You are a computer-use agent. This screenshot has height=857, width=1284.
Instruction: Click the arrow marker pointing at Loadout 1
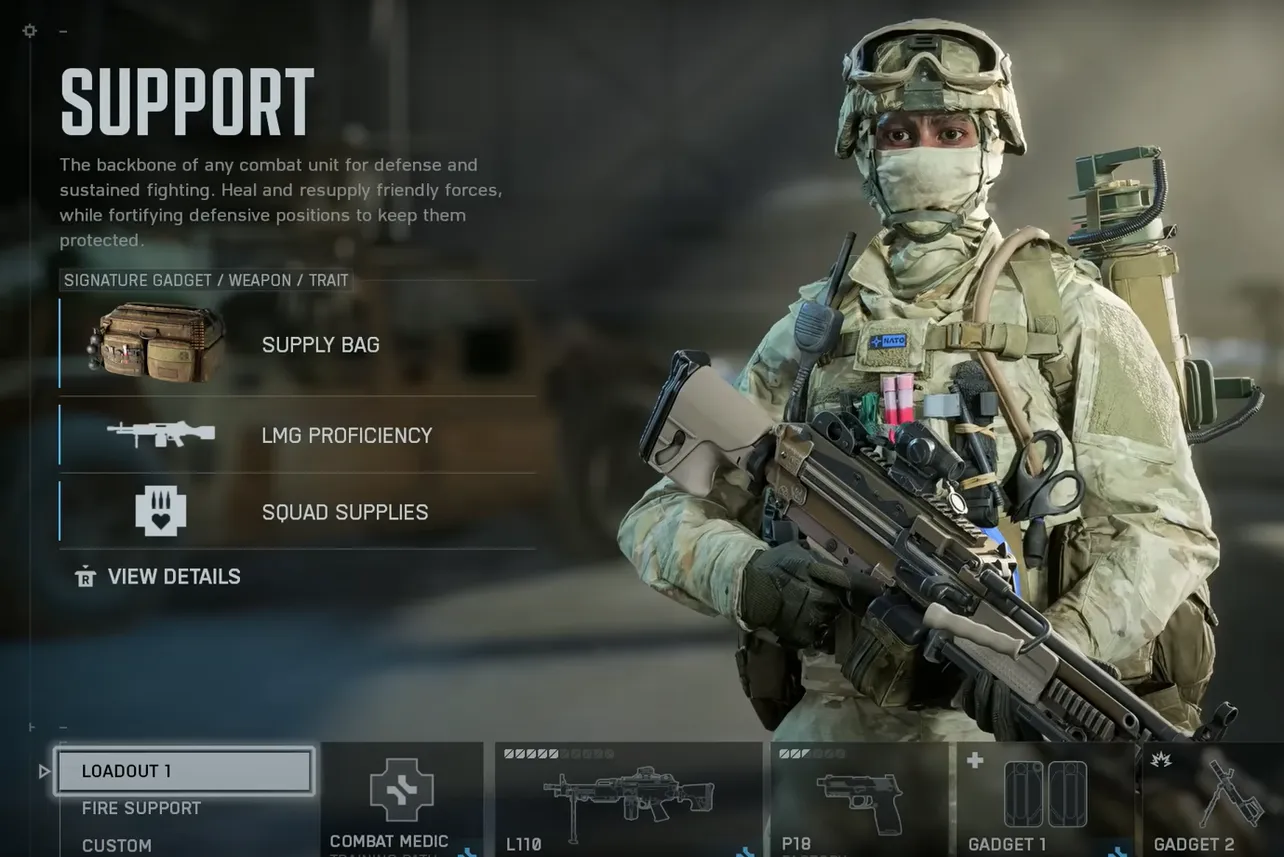pos(43,770)
